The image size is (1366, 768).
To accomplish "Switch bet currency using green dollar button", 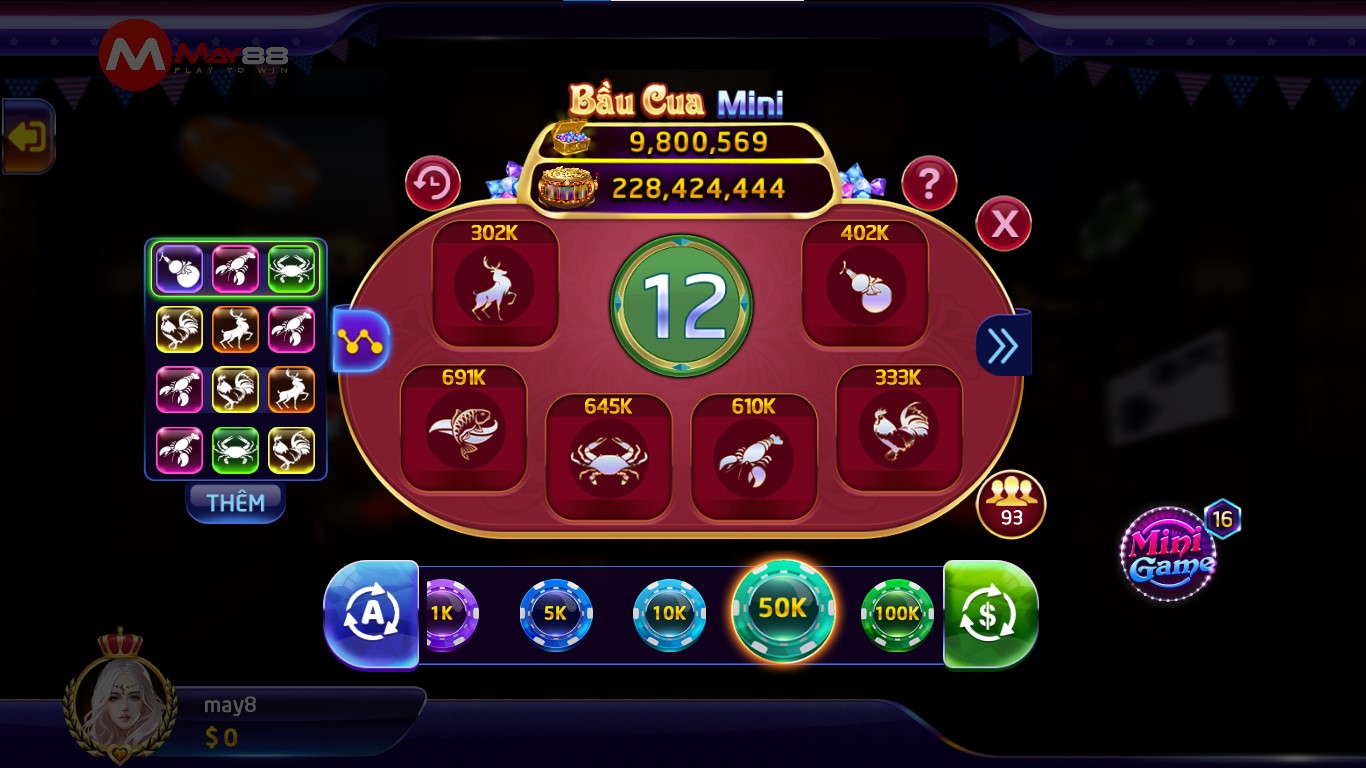I will (x=989, y=613).
